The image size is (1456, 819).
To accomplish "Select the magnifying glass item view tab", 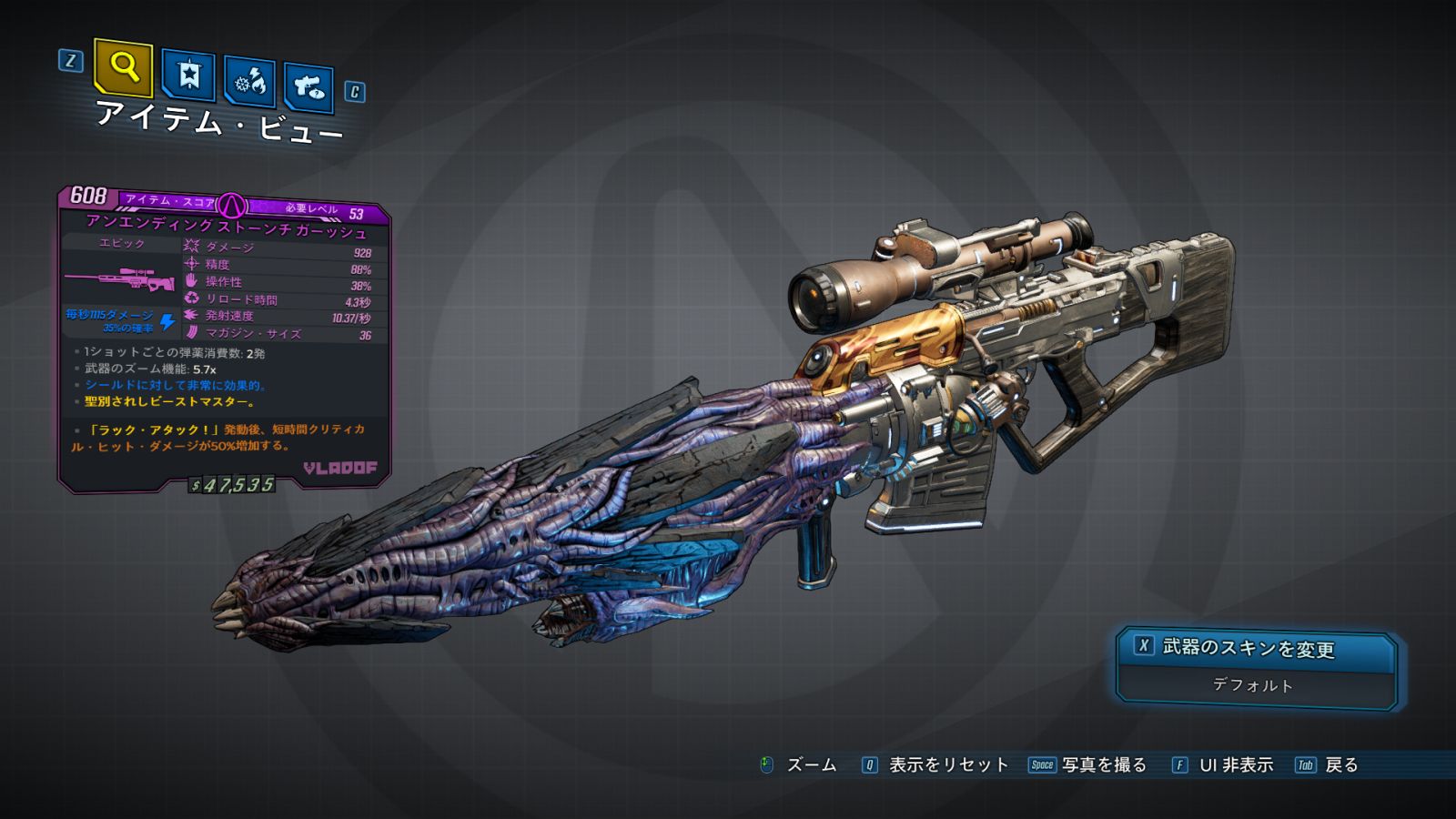I will 123,67.
